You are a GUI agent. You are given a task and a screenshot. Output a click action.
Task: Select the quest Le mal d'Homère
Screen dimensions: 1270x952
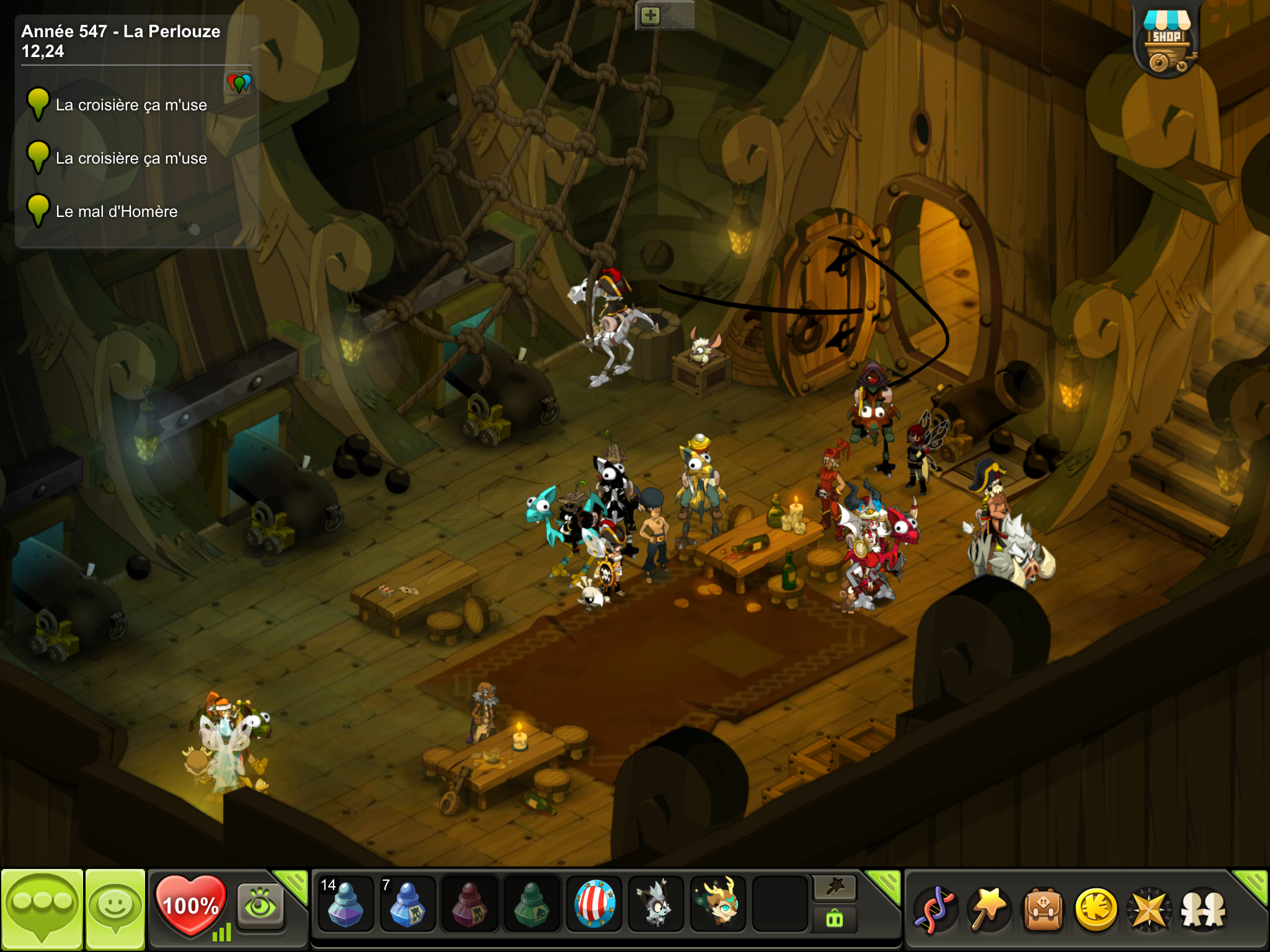(116, 211)
